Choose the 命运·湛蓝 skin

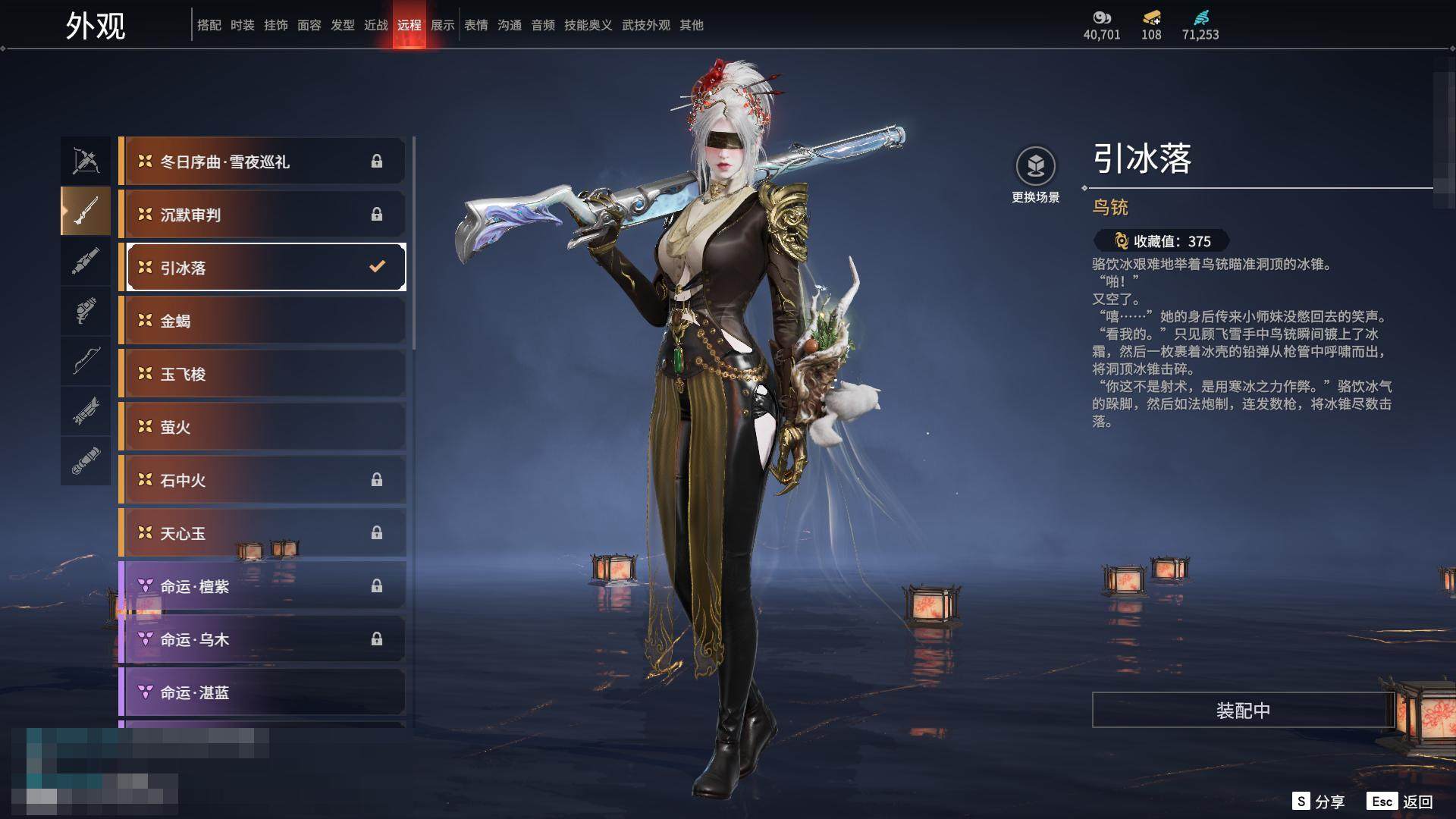click(x=262, y=692)
